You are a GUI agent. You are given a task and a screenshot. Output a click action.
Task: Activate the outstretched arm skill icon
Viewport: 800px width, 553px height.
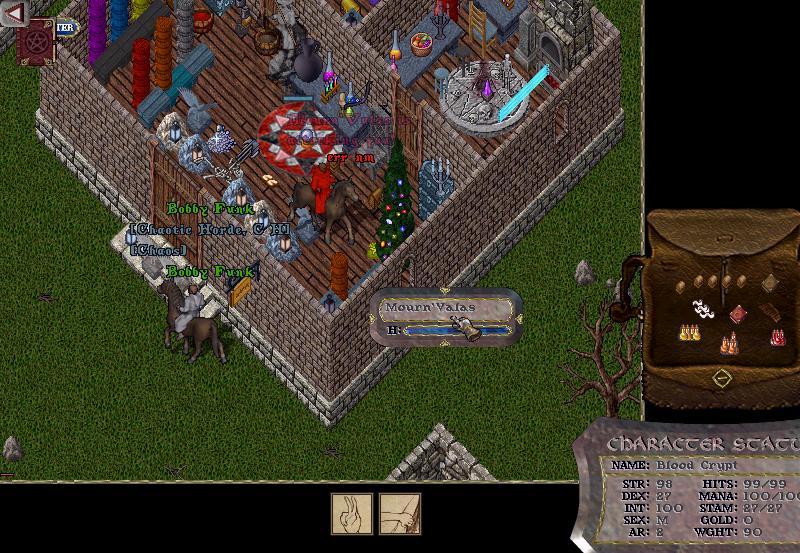(x=400, y=514)
